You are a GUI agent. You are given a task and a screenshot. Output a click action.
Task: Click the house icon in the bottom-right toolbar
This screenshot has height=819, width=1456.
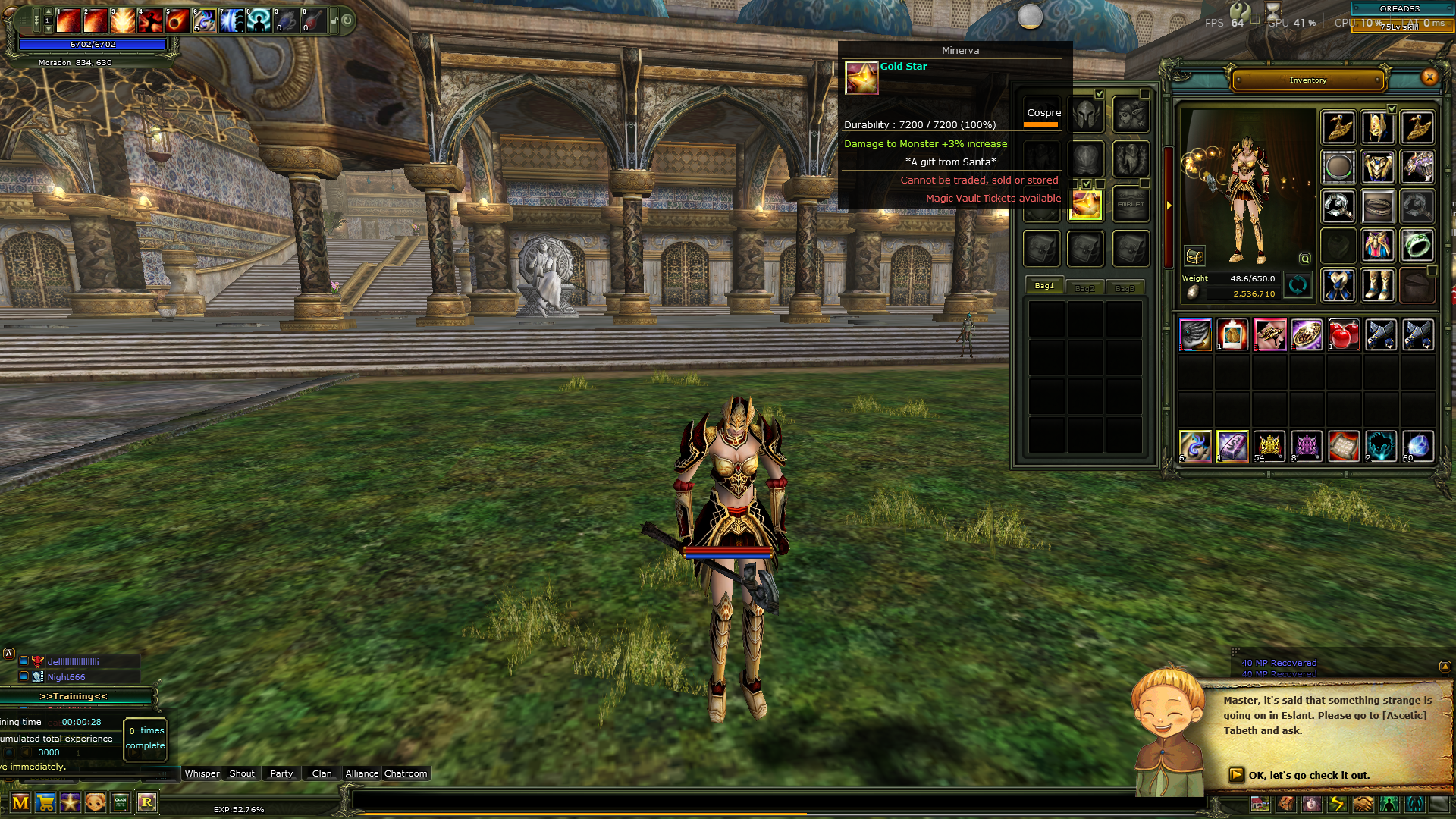pos(1260,805)
